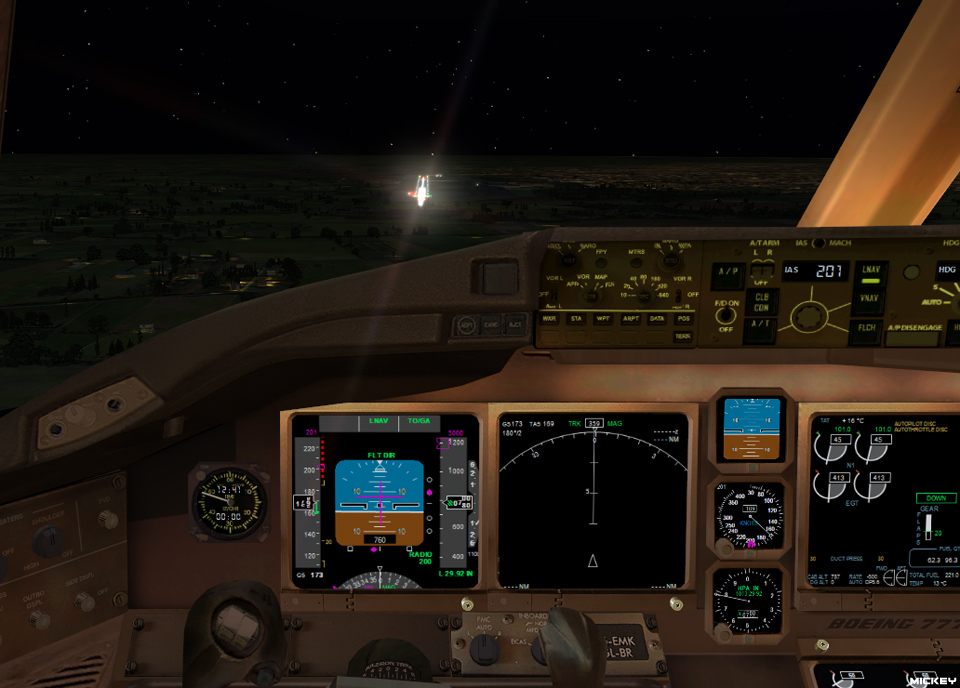Toggle the POS map button
The width and height of the screenshot is (960, 688).
tap(683, 318)
